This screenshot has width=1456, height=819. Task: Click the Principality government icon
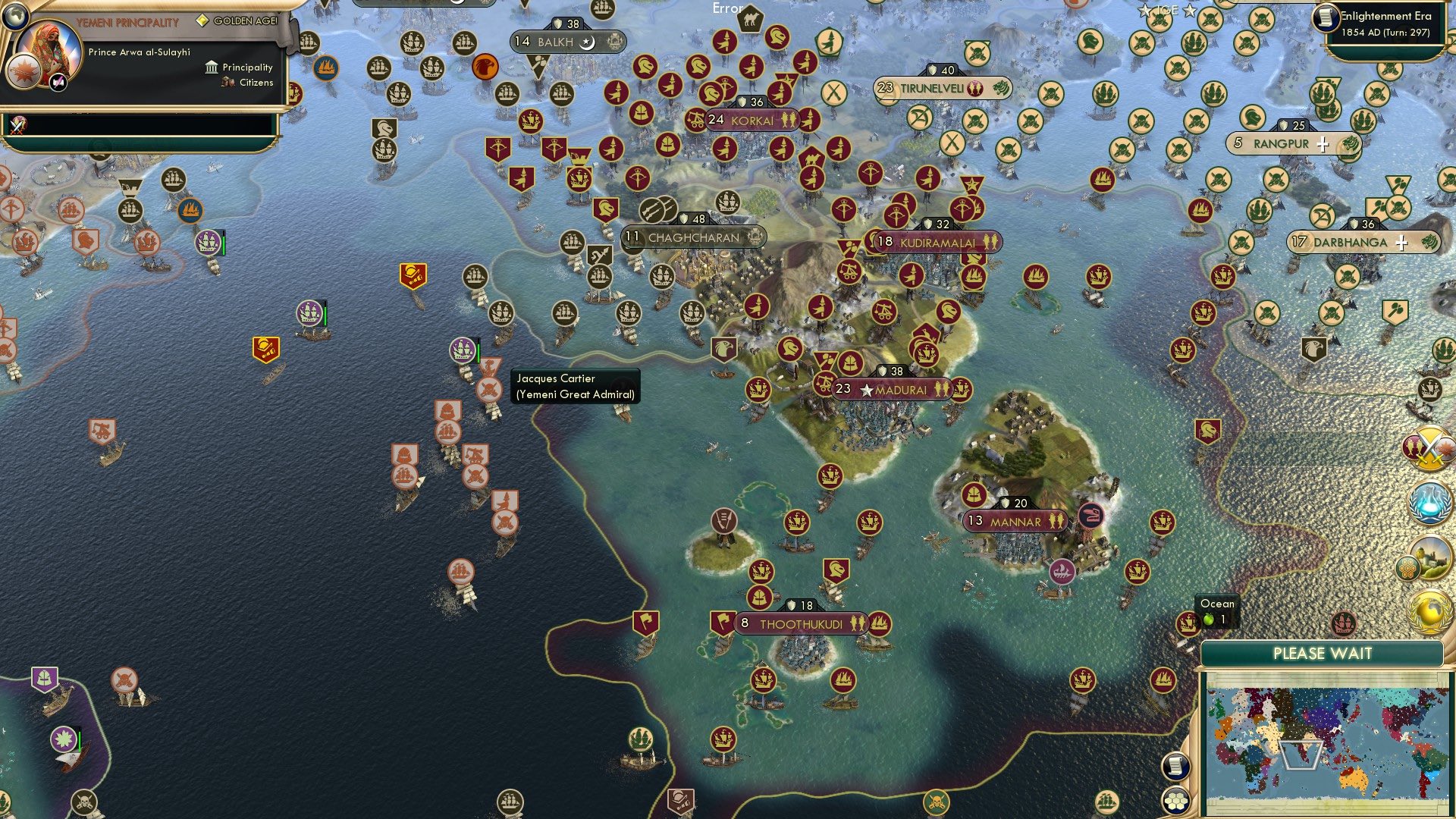pos(210,67)
